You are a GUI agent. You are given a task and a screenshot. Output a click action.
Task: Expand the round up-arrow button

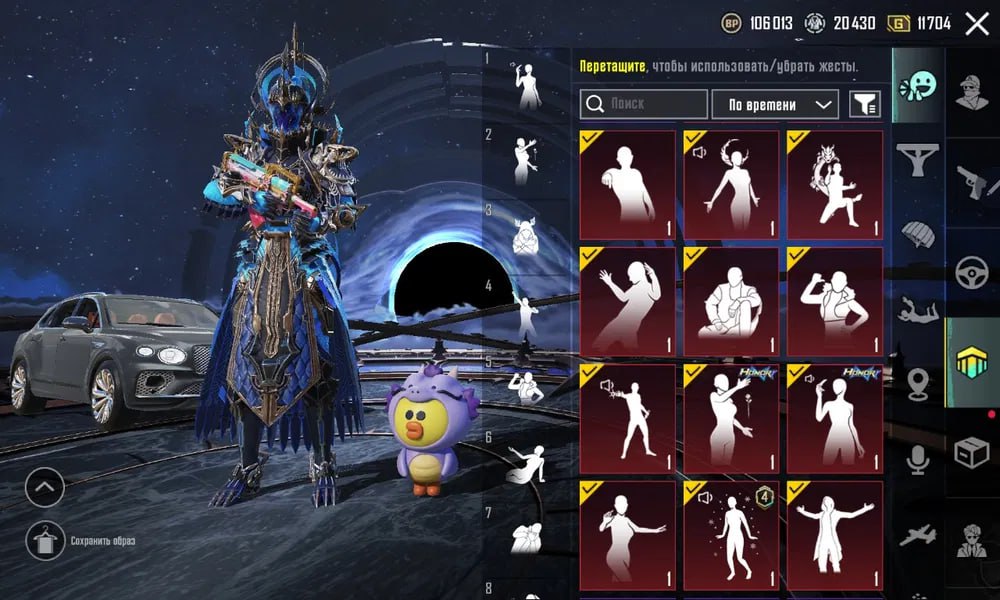(44, 488)
